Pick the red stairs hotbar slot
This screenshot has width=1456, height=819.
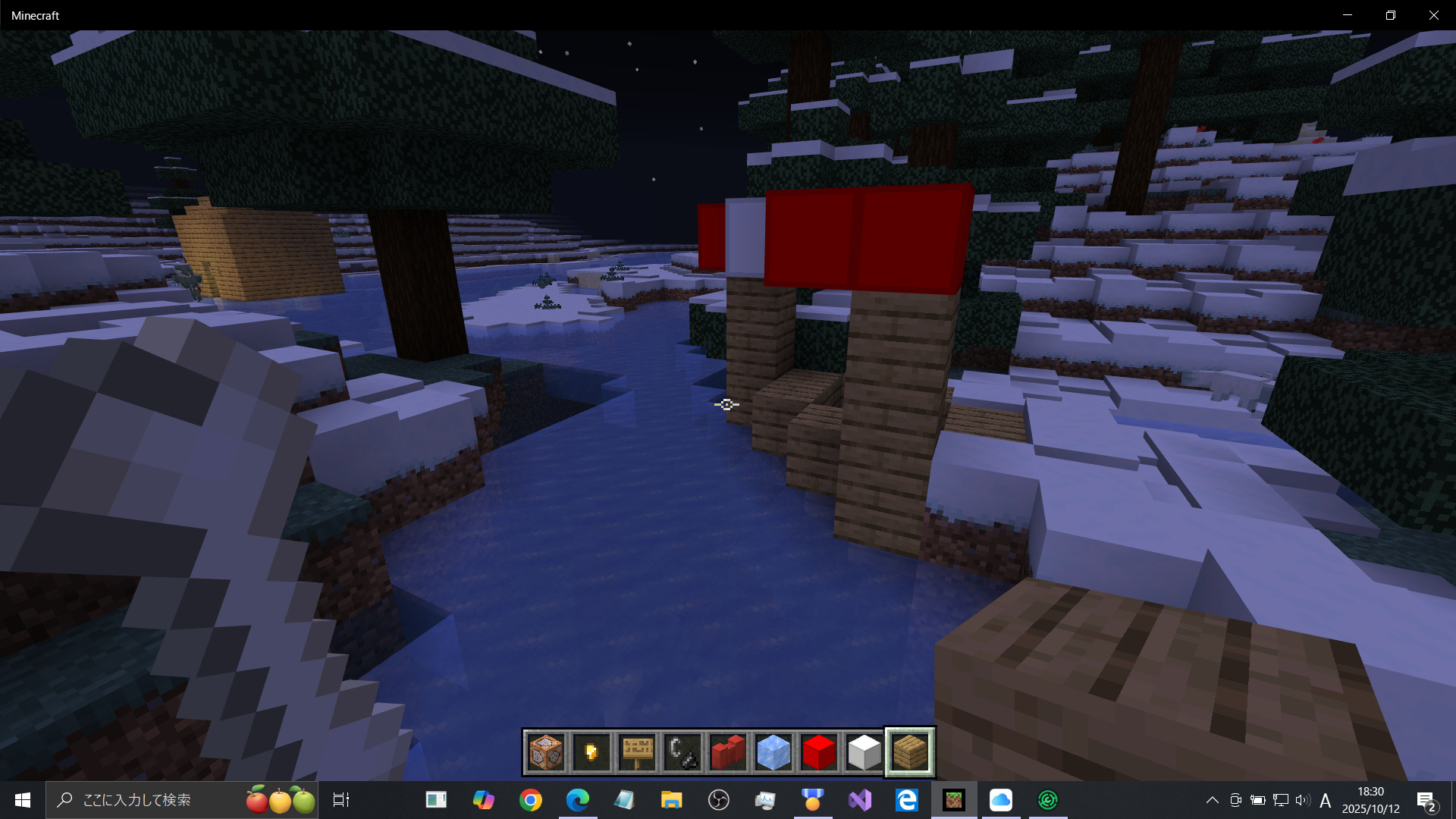click(728, 752)
